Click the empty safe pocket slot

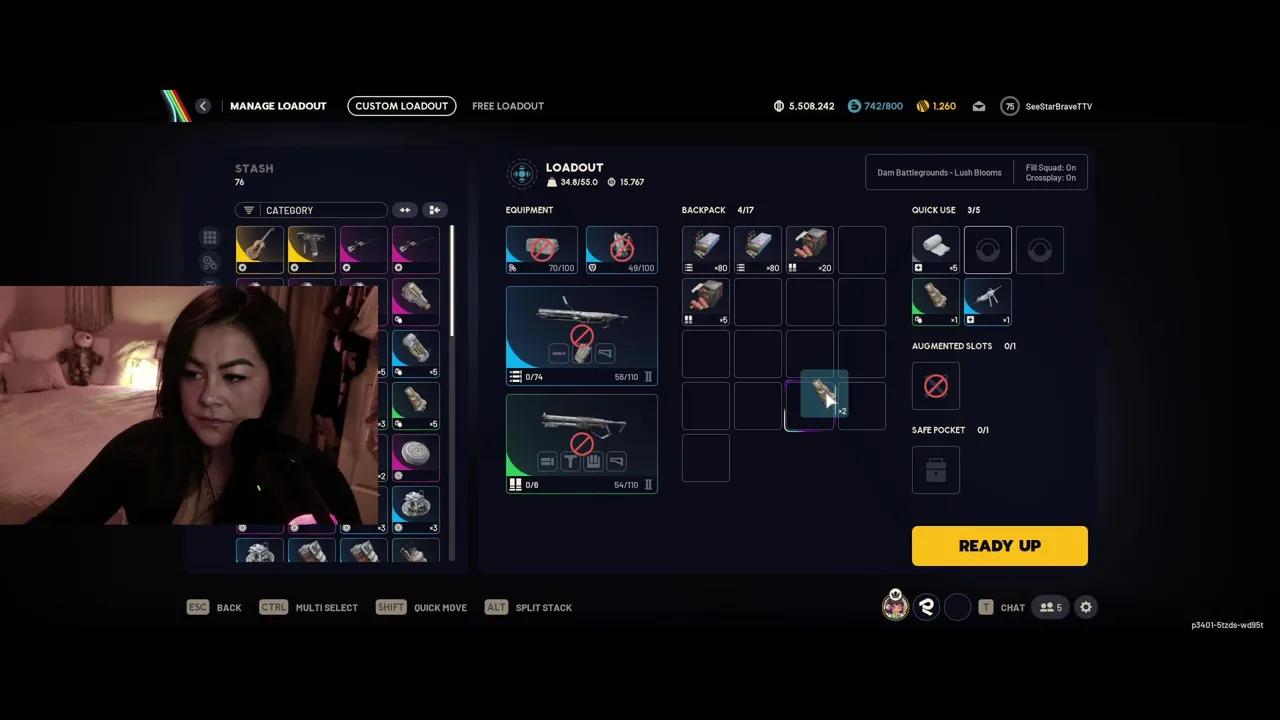[x=935, y=470]
